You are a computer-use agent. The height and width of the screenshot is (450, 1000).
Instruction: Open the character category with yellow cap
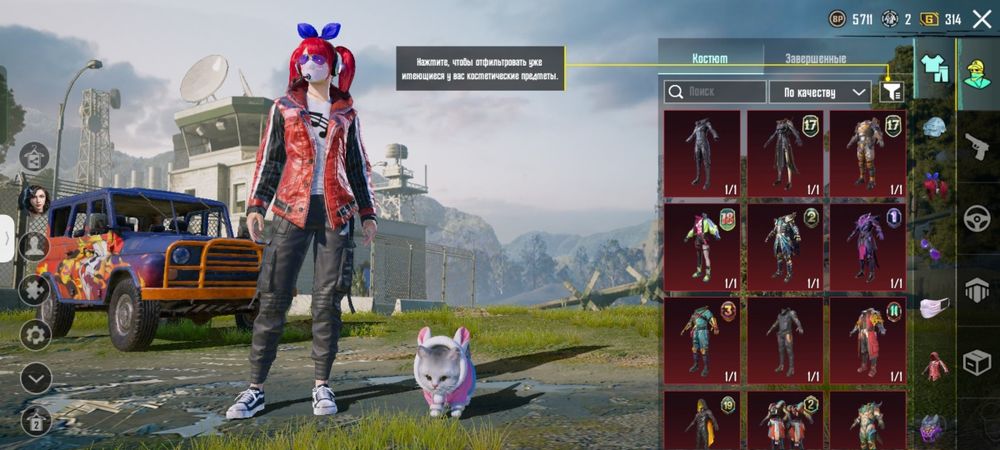point(976,68)
